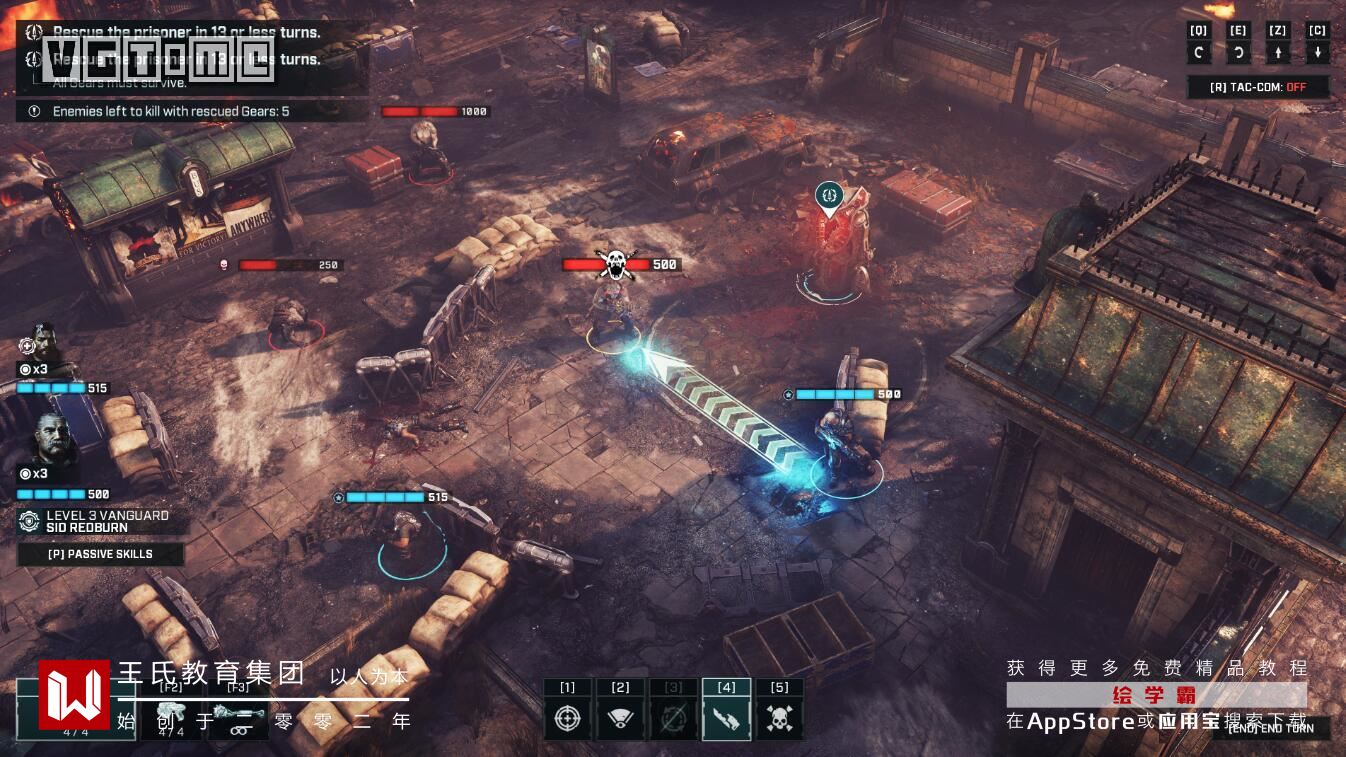Viewport: 1346px width, 757px height.
Task: Select the crosshair shoot ability
Action: [568, 718]
